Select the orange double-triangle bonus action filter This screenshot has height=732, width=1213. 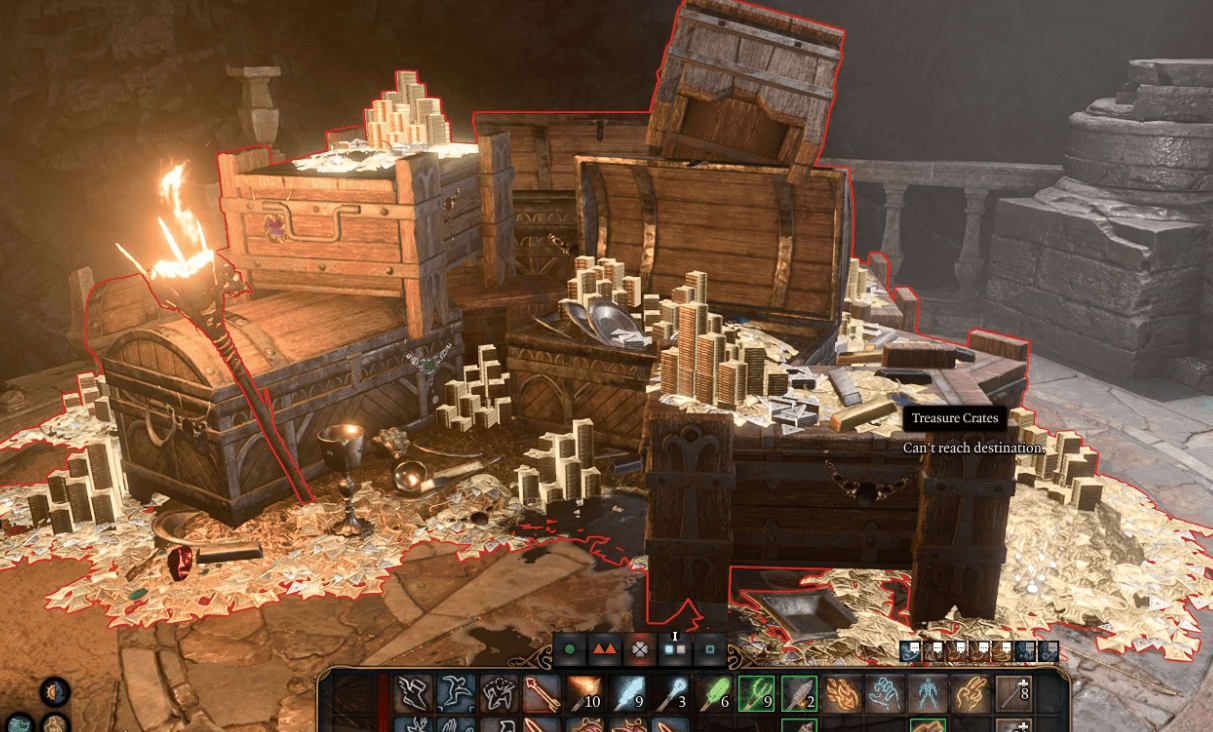(603, 649)
